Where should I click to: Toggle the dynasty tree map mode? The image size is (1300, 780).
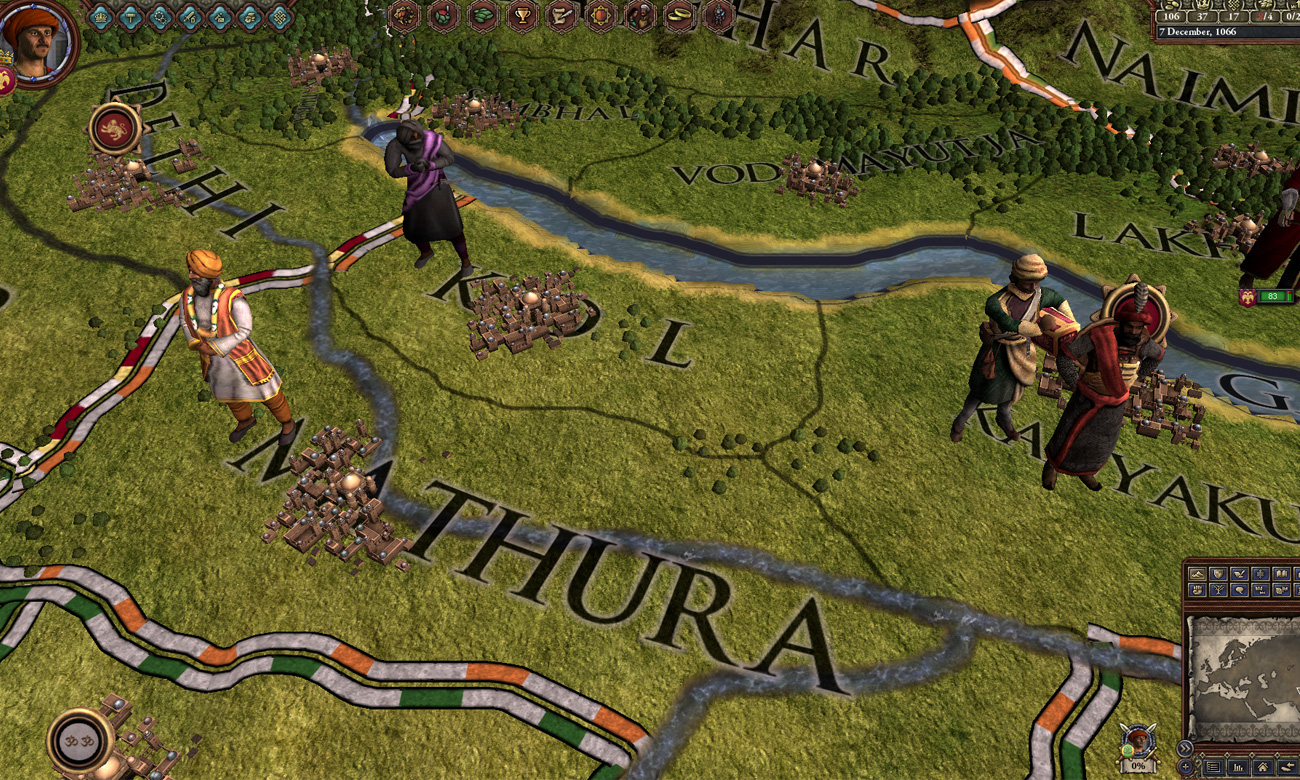1218,590
